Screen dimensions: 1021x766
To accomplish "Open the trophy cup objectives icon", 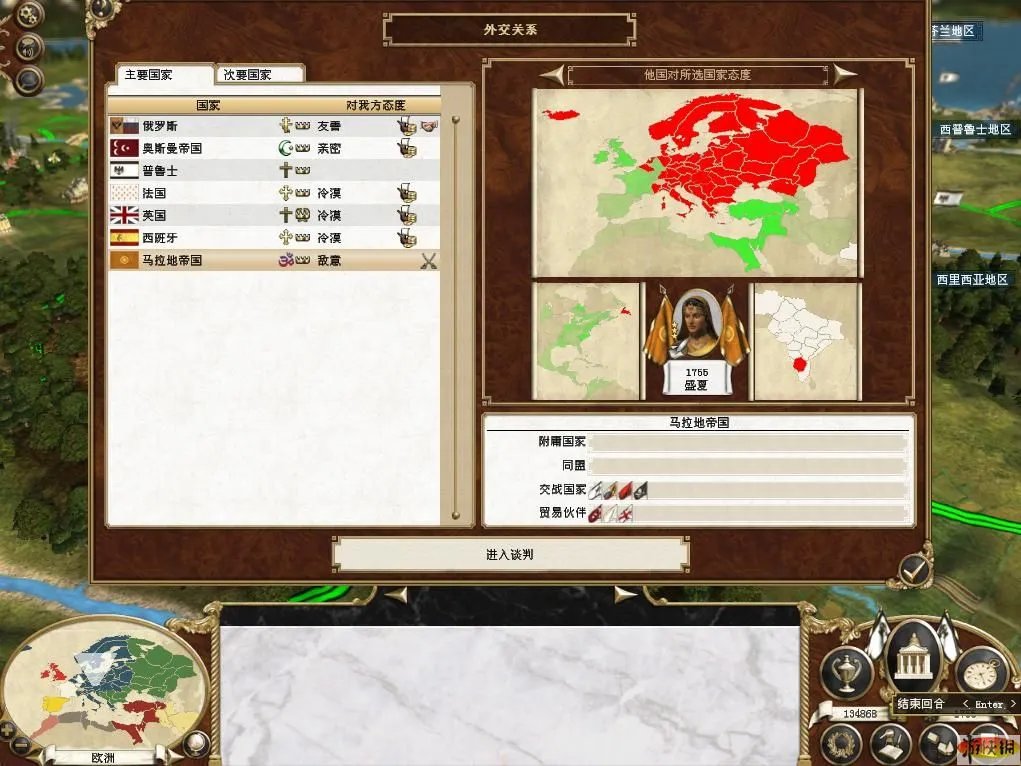I will [x=844, y=671].
